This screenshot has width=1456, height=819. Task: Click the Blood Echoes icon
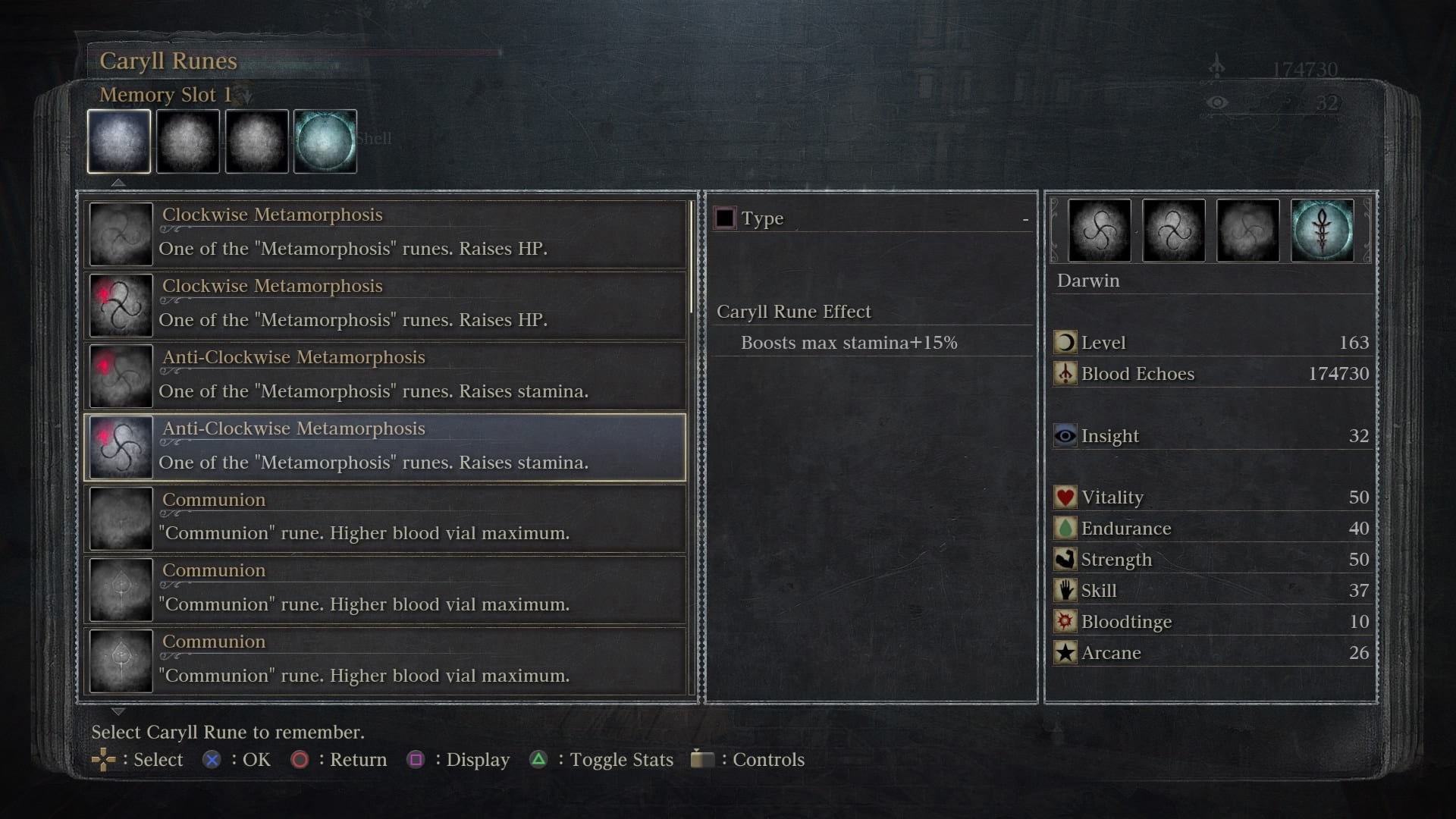(x=1065, y=373)
